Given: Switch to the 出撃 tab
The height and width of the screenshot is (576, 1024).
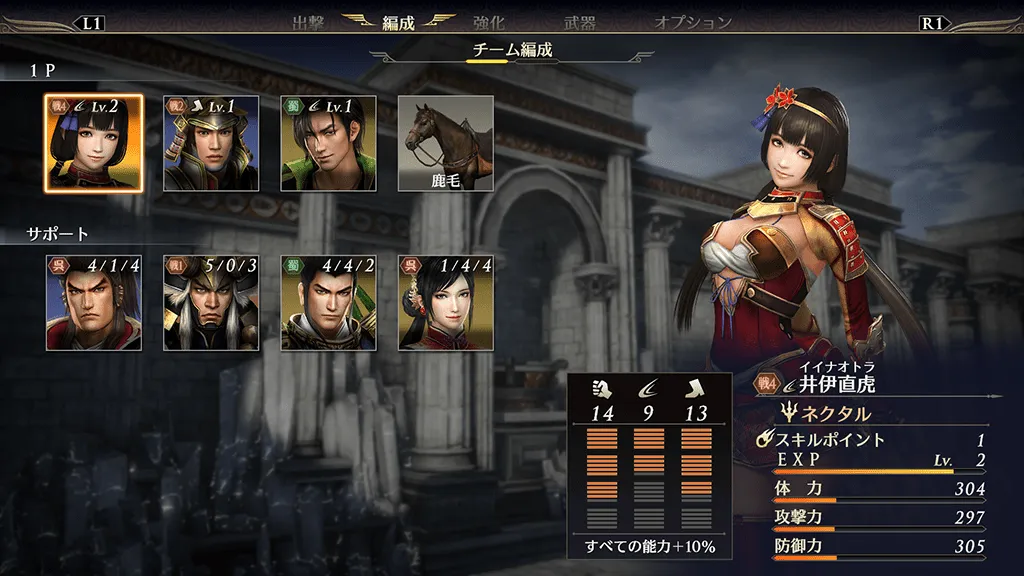Looking at the screenshot, I should (x=309, y=22).
